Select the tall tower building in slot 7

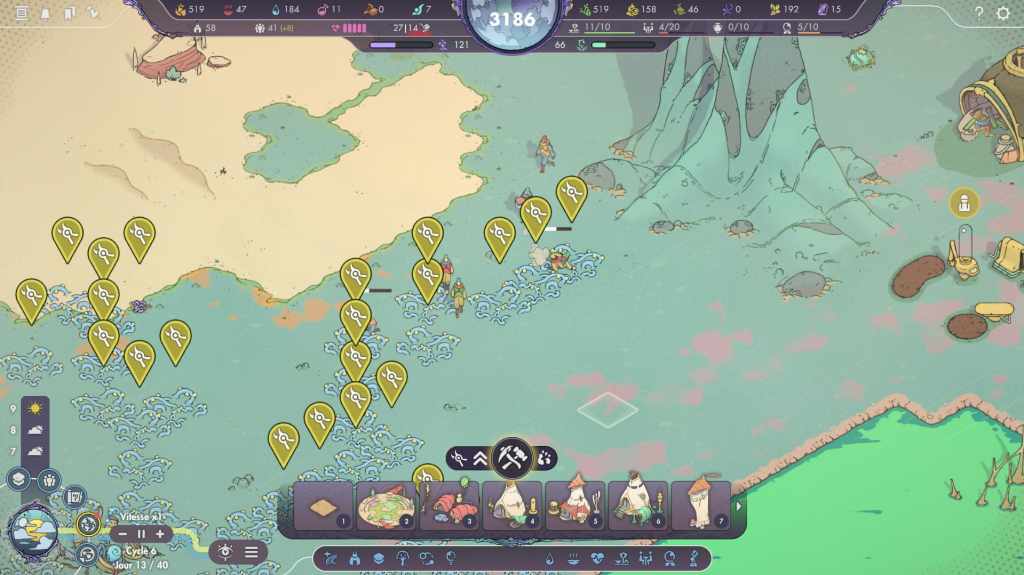(700, 505)
